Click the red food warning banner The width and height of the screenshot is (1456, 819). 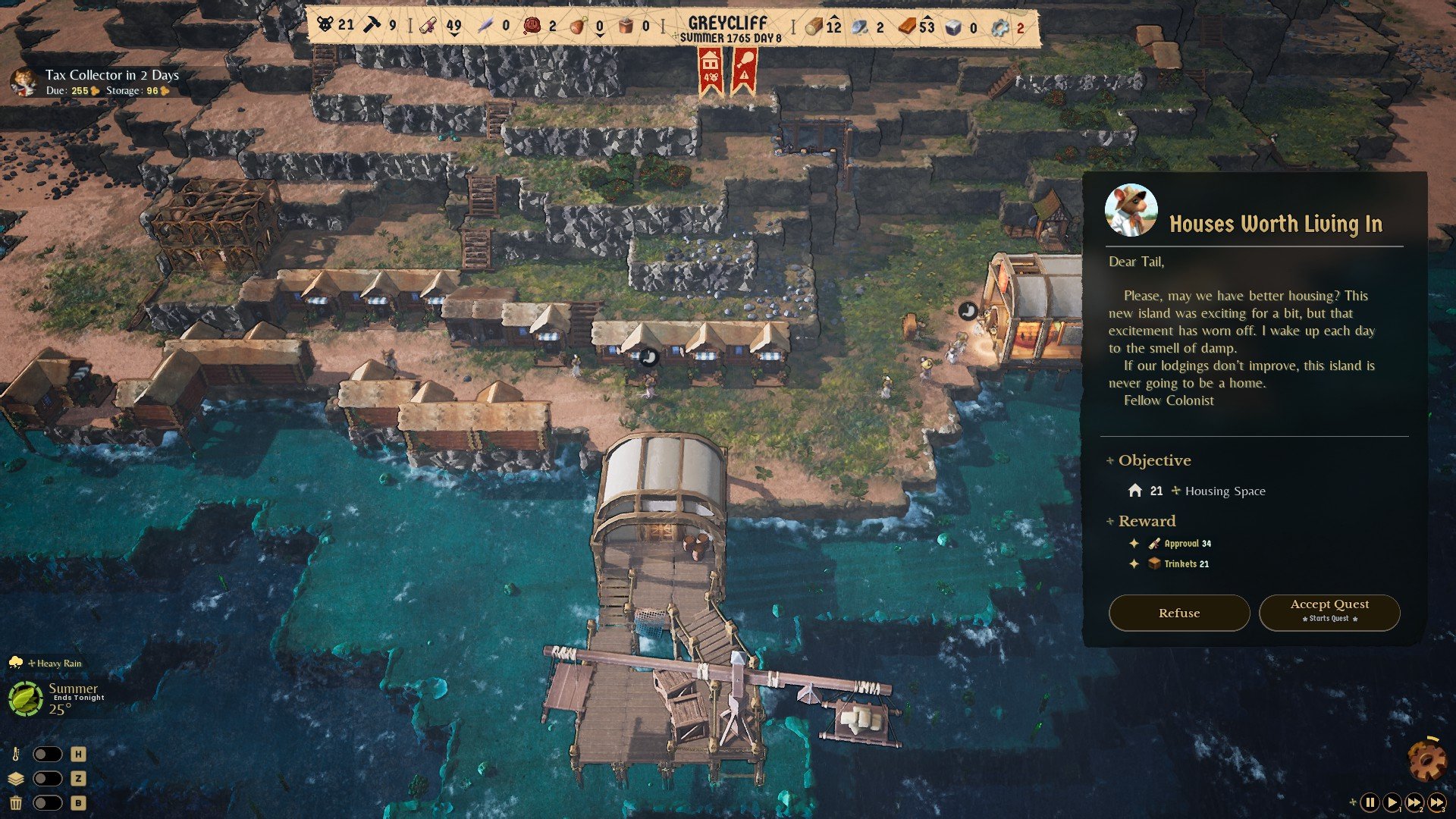(x=744, y=70)
